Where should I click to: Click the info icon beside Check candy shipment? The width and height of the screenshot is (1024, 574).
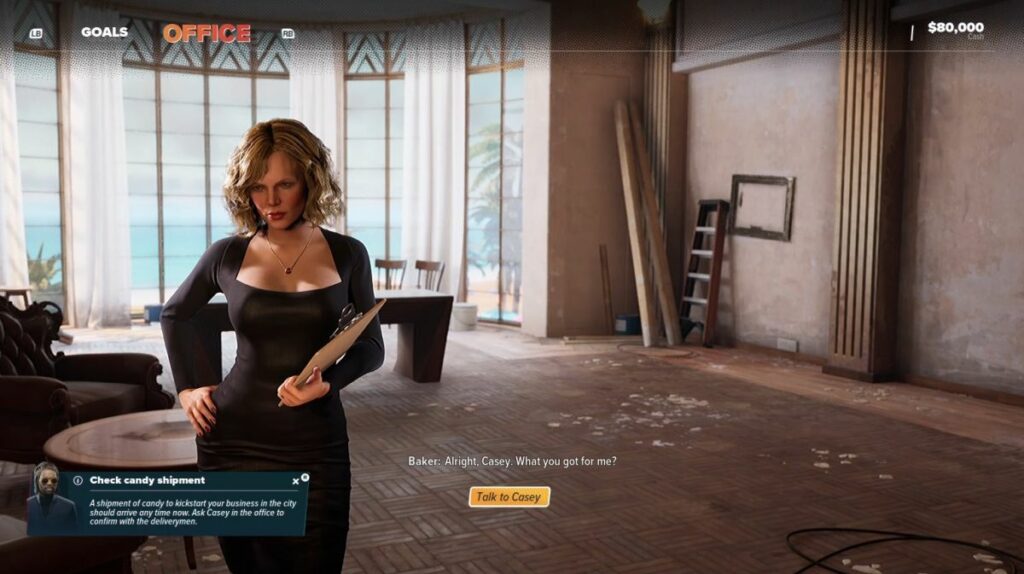click(x=78, y=481)
